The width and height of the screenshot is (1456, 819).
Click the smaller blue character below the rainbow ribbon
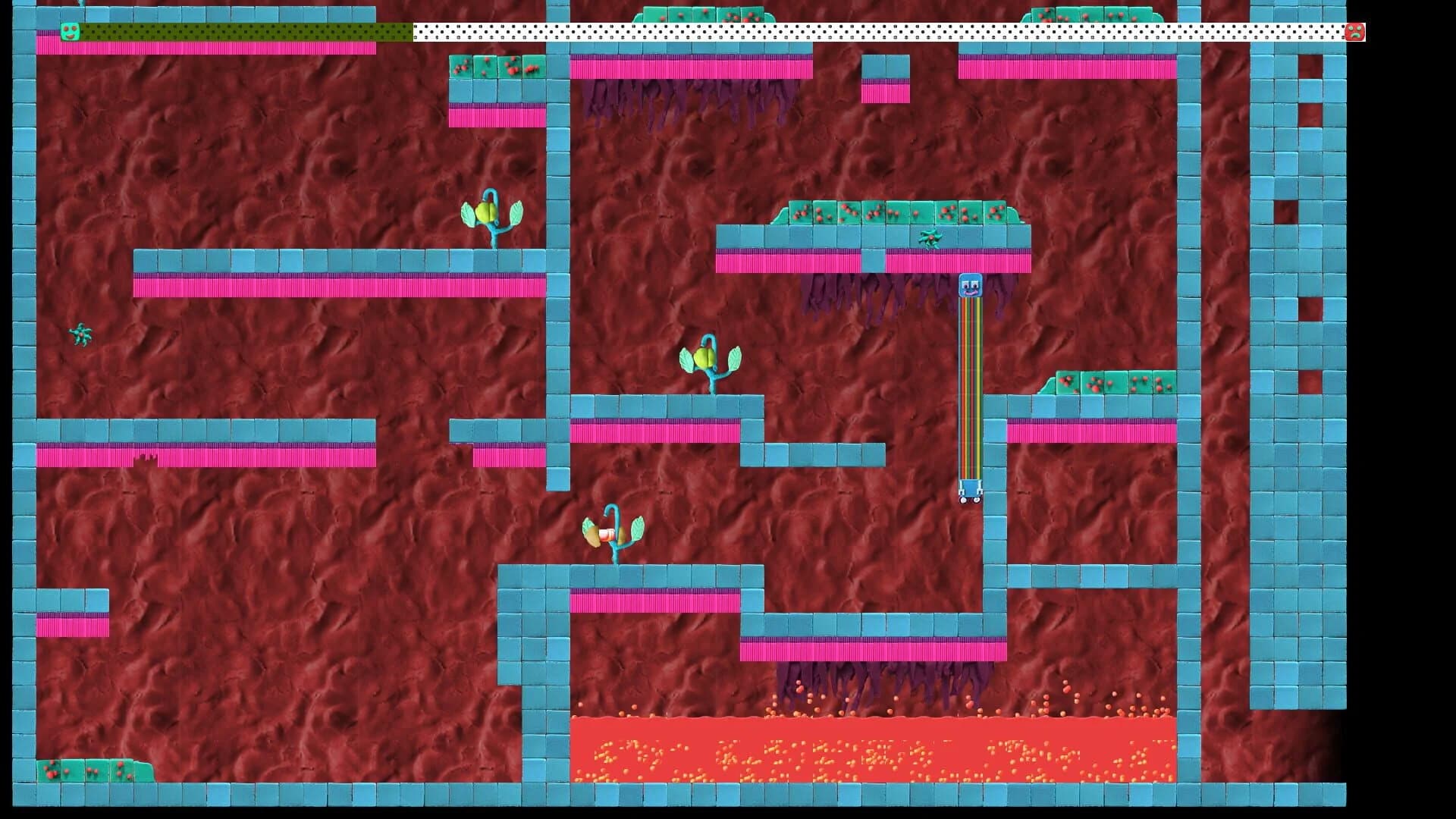tap(969, 489)
